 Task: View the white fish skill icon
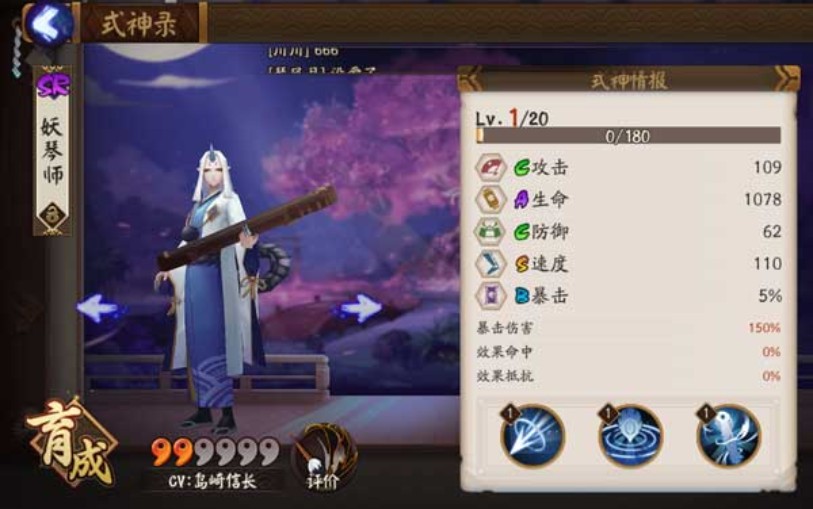729,437
